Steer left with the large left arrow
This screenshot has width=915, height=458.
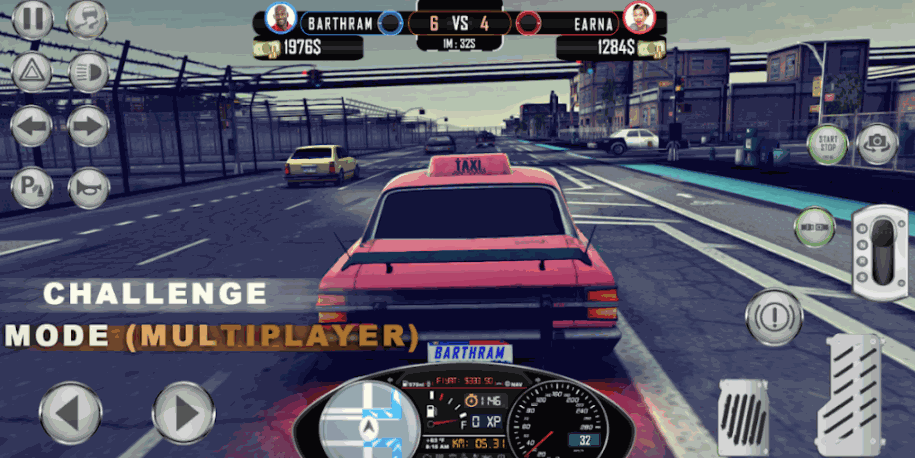(x=70, y=413)
